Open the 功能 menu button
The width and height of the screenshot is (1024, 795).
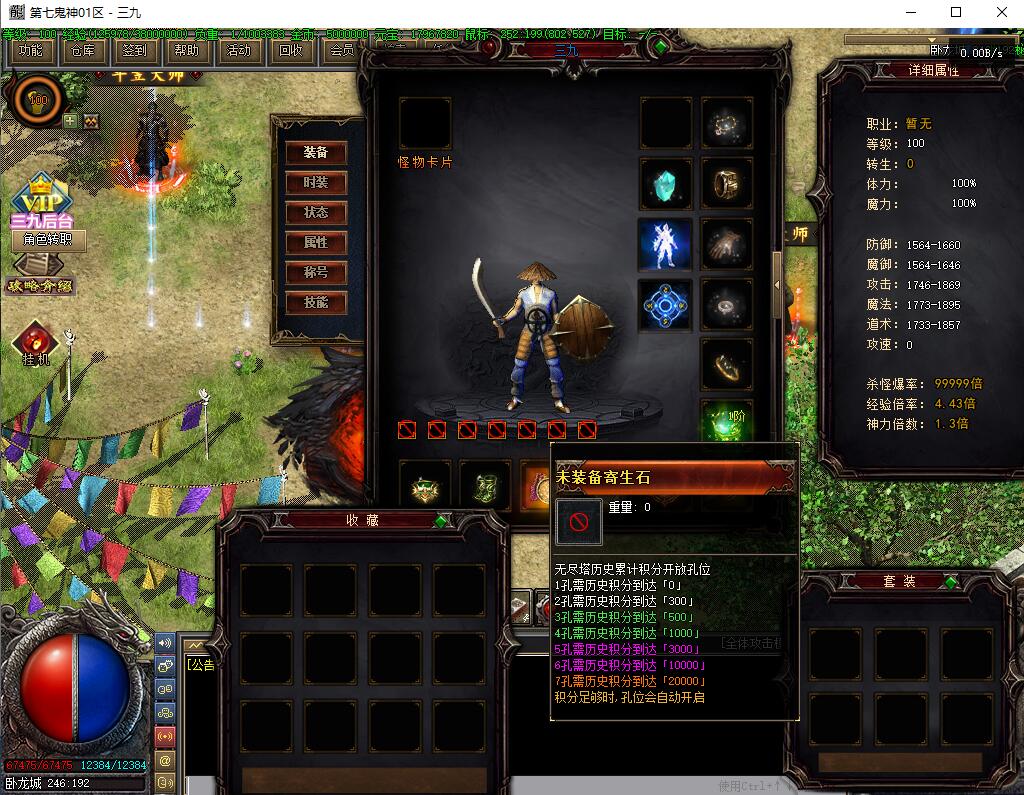pos(31,50)
